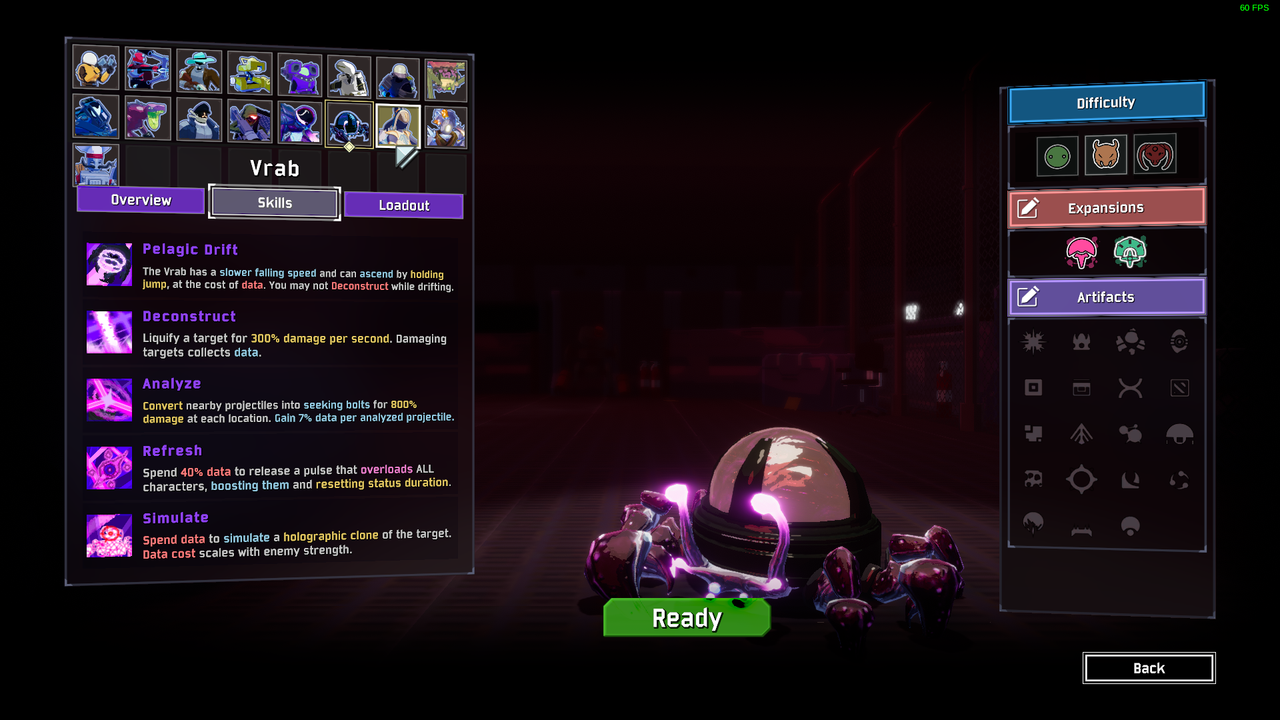
Task: Toggle the pink expansion icon
Action: 1081,252
